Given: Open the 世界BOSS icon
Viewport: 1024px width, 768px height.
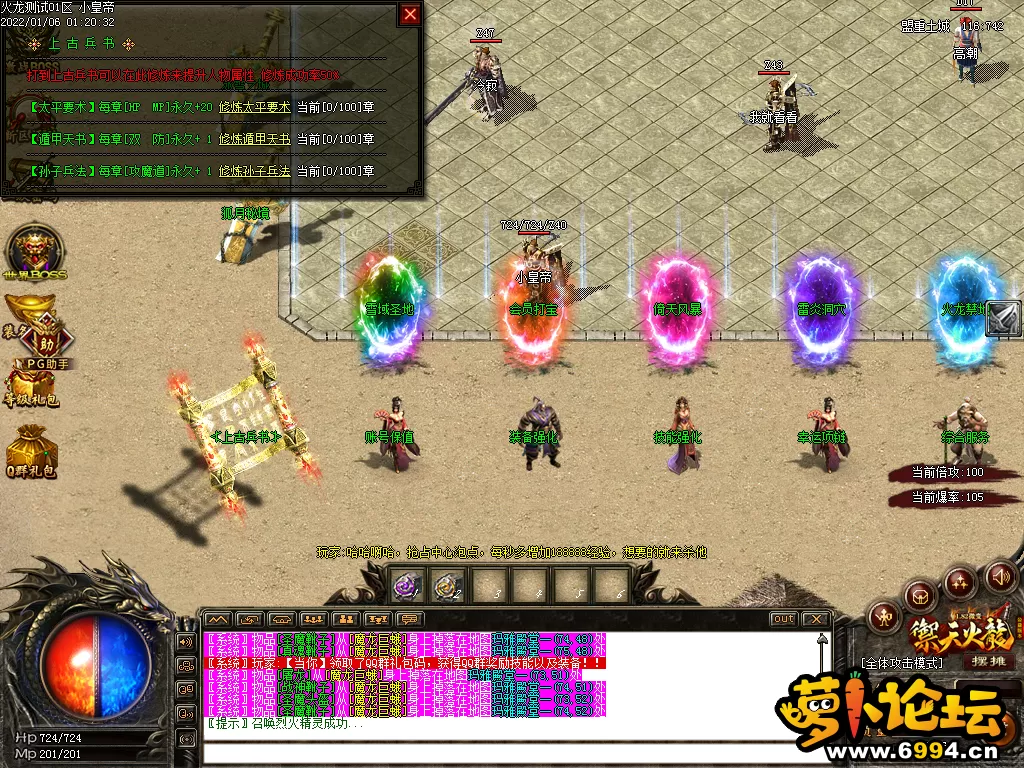Looking at the screenshot, I should 34,251.
